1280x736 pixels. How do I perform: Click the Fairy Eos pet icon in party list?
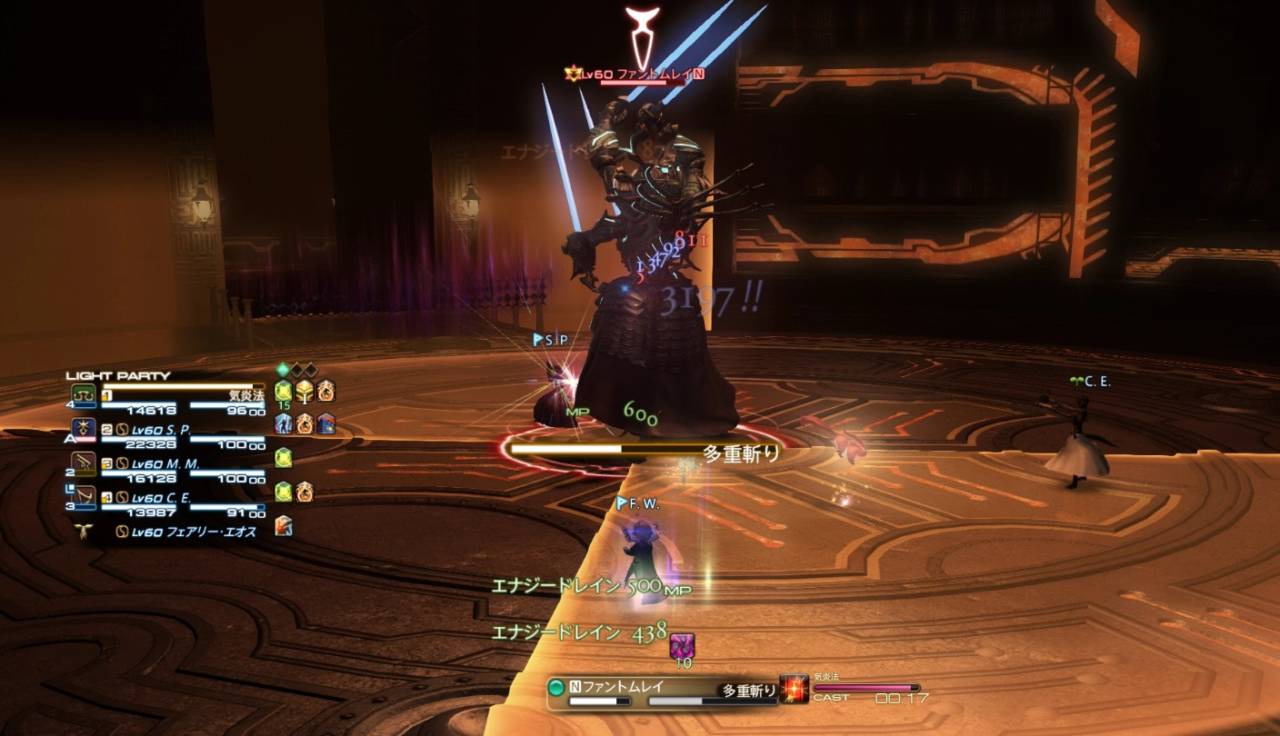click(83, 532)
